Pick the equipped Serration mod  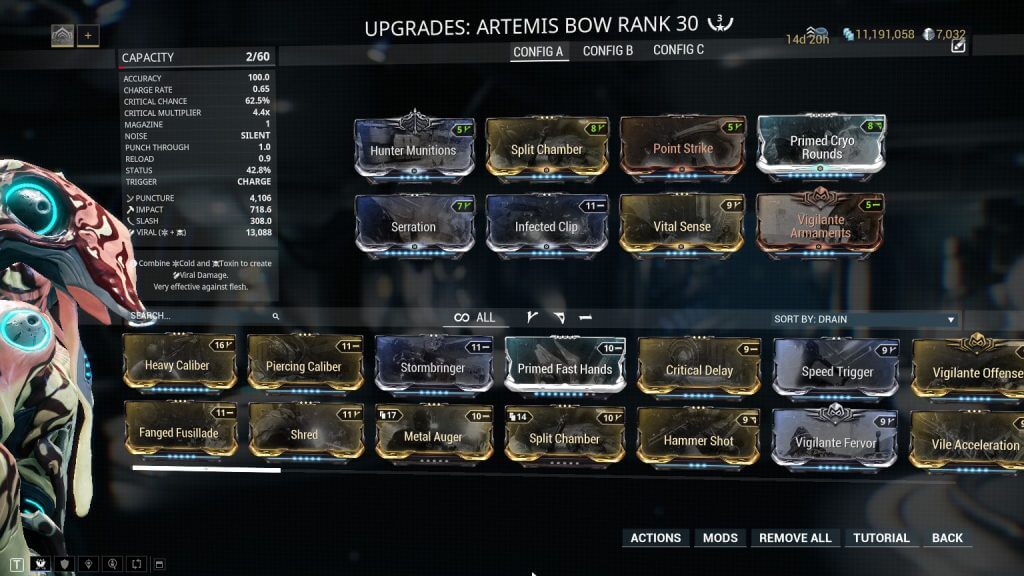413,227
